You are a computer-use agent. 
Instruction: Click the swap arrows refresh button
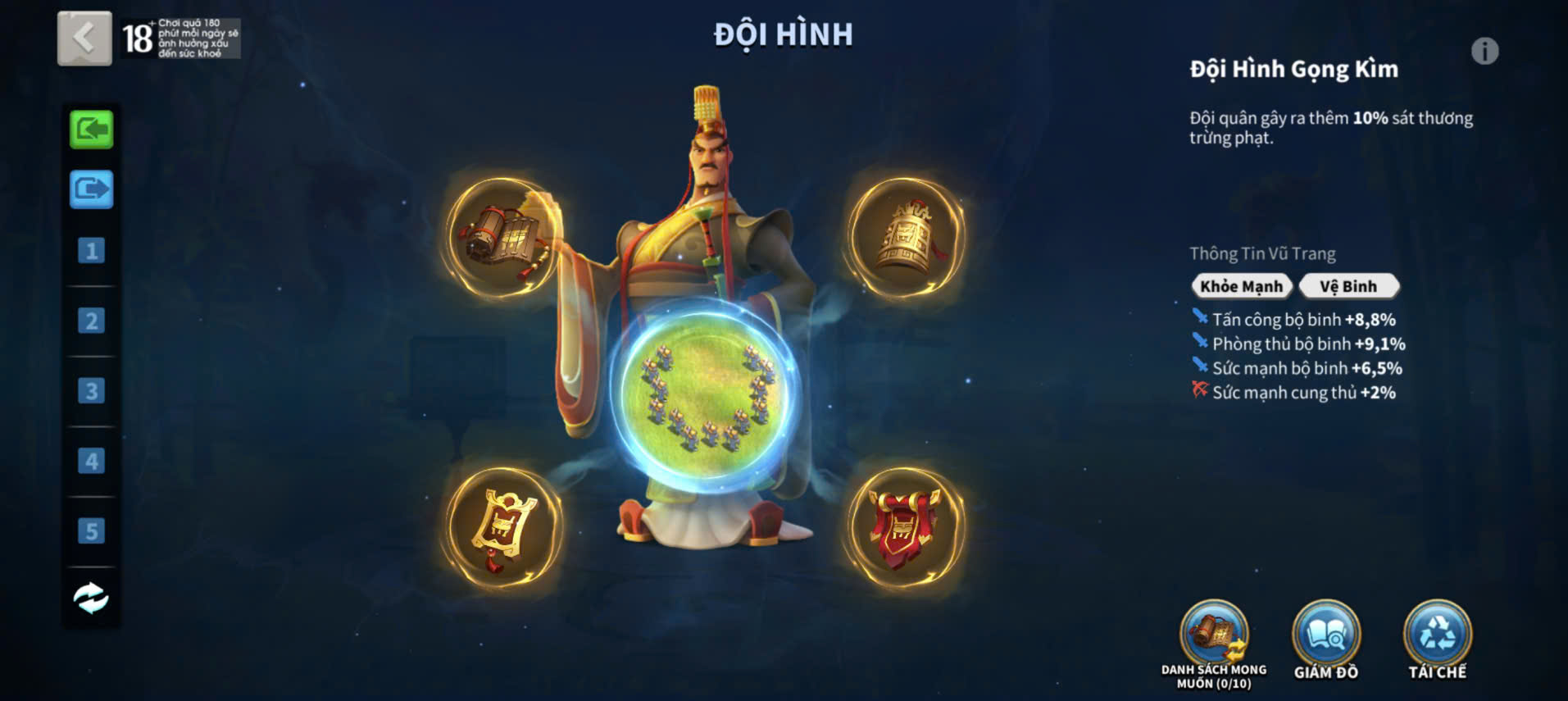91,598
